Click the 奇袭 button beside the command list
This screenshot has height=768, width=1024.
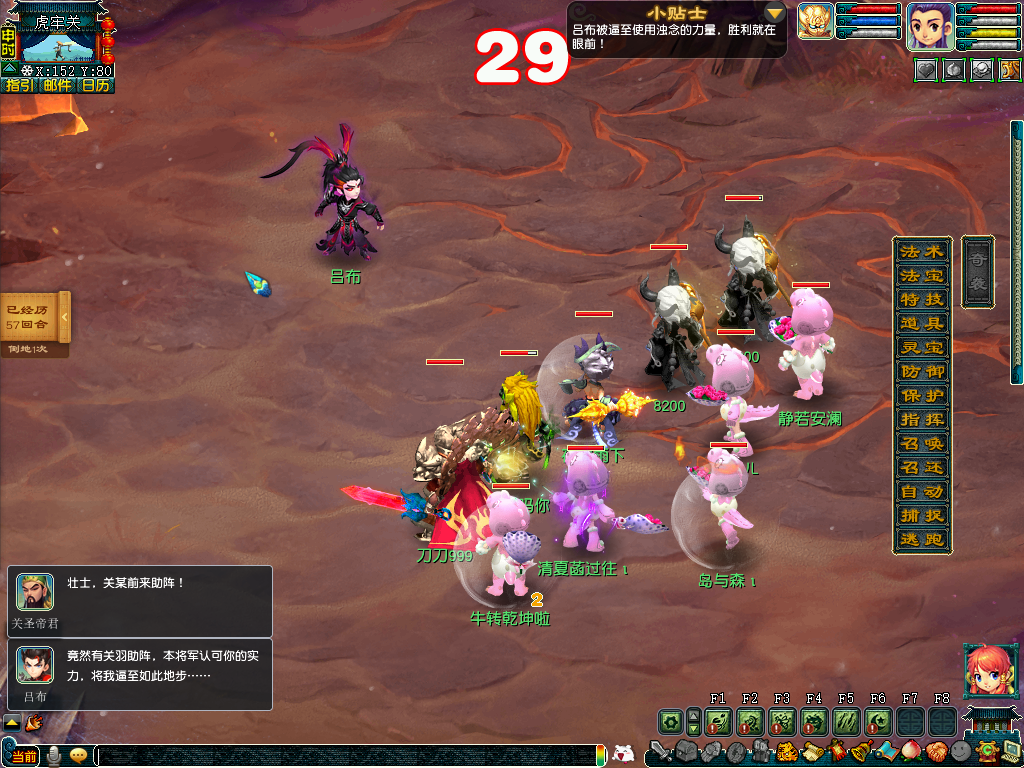(x=977, y=272)
